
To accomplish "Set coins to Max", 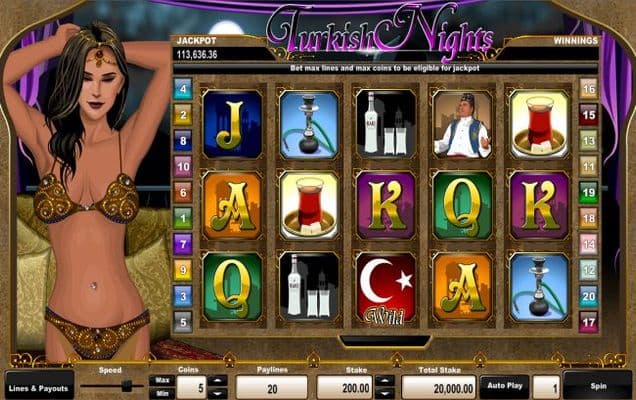I will [160, 379].
